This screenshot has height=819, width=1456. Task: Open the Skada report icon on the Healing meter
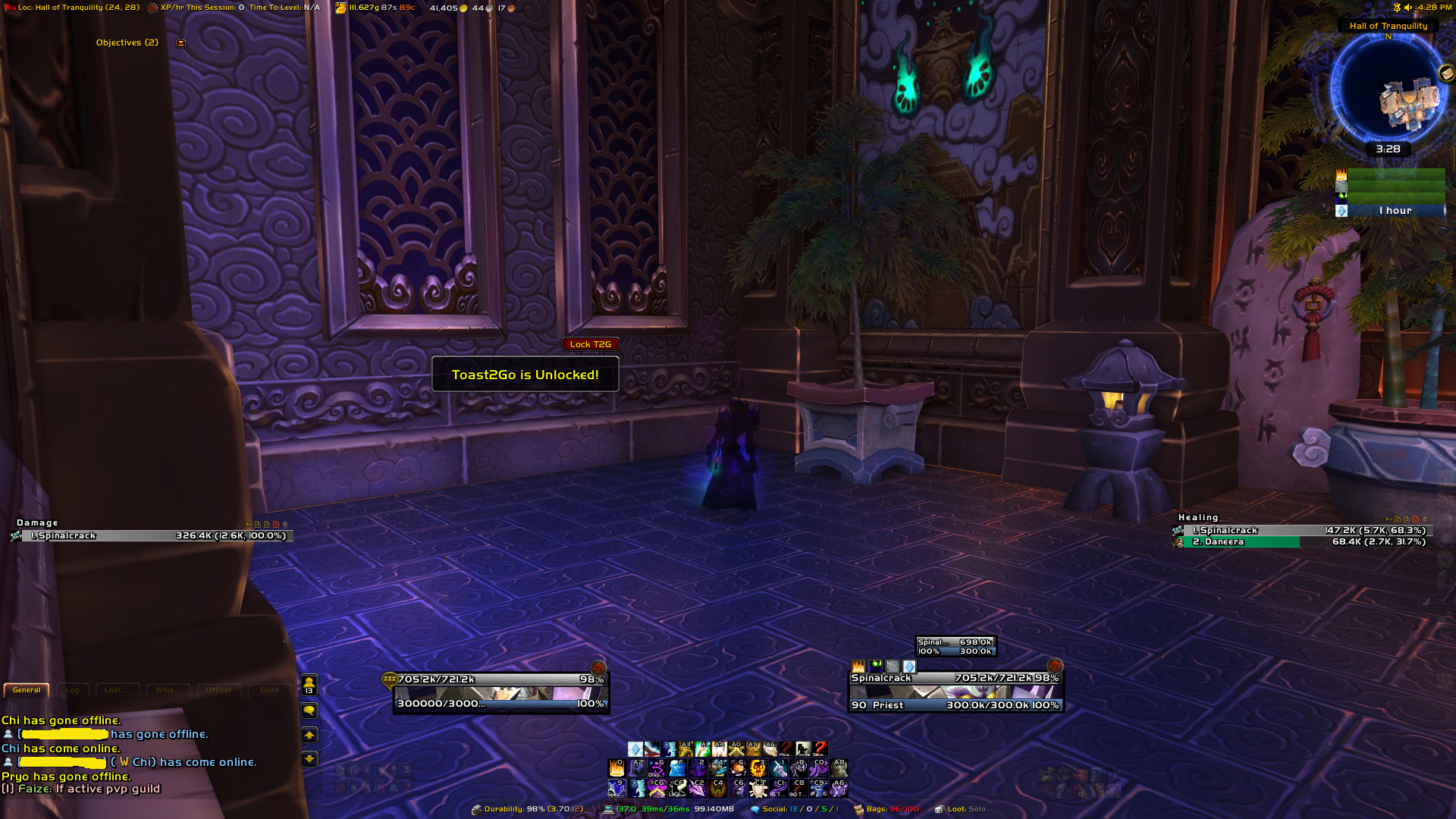pos(1388,520)
